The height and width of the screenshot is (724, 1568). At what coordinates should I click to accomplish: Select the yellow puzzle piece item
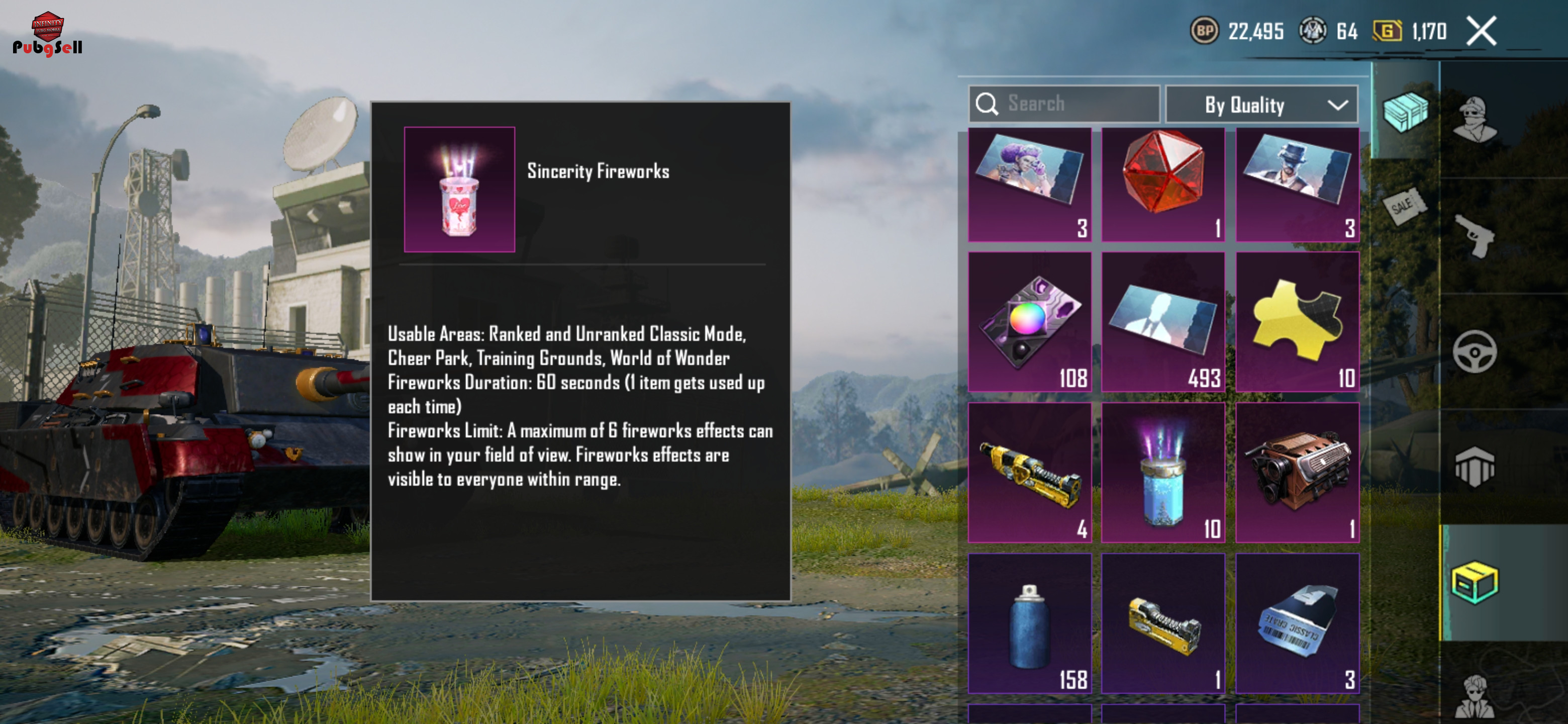(x=1297, y=321)
